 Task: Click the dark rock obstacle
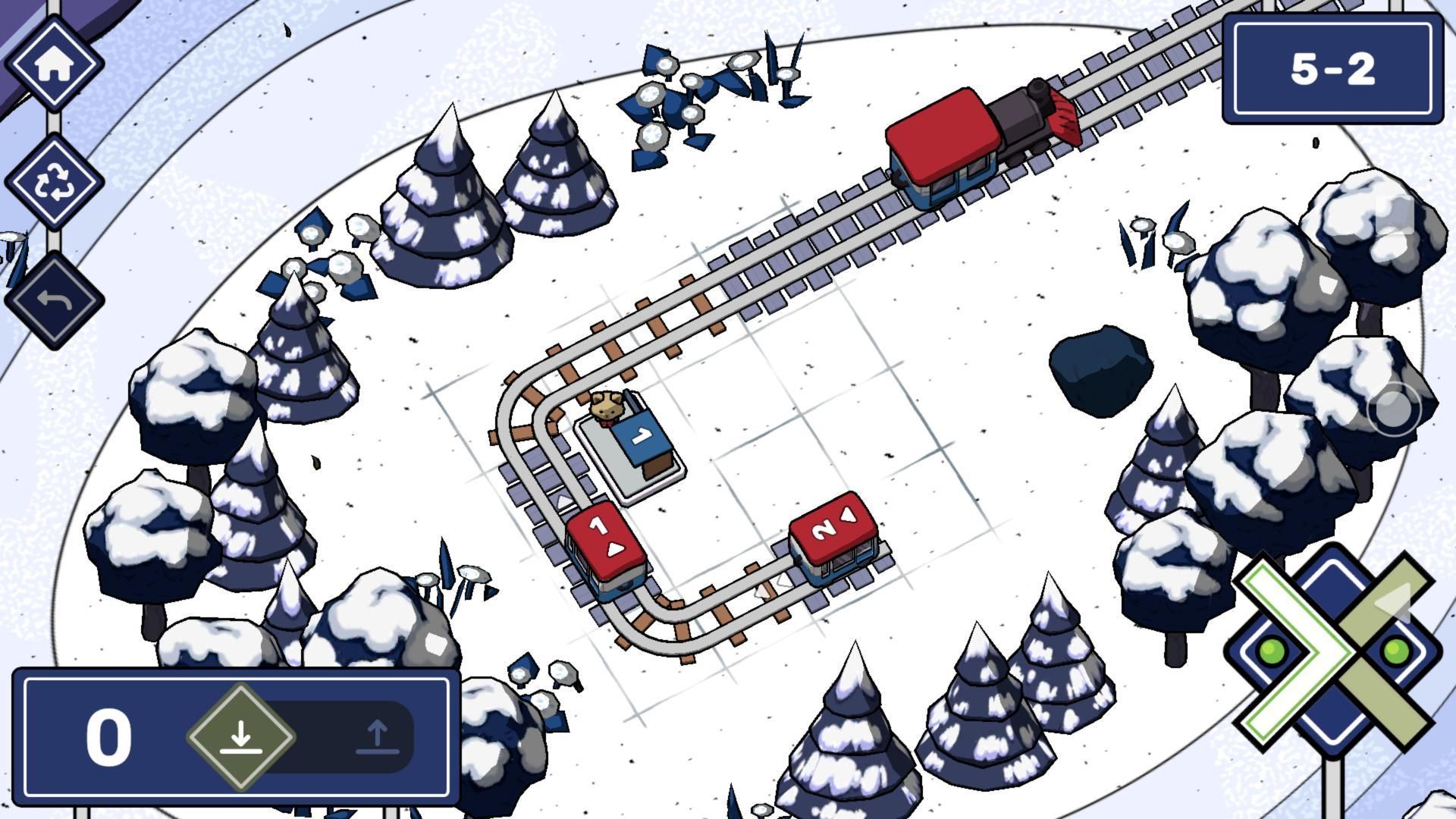[1102, 364]
